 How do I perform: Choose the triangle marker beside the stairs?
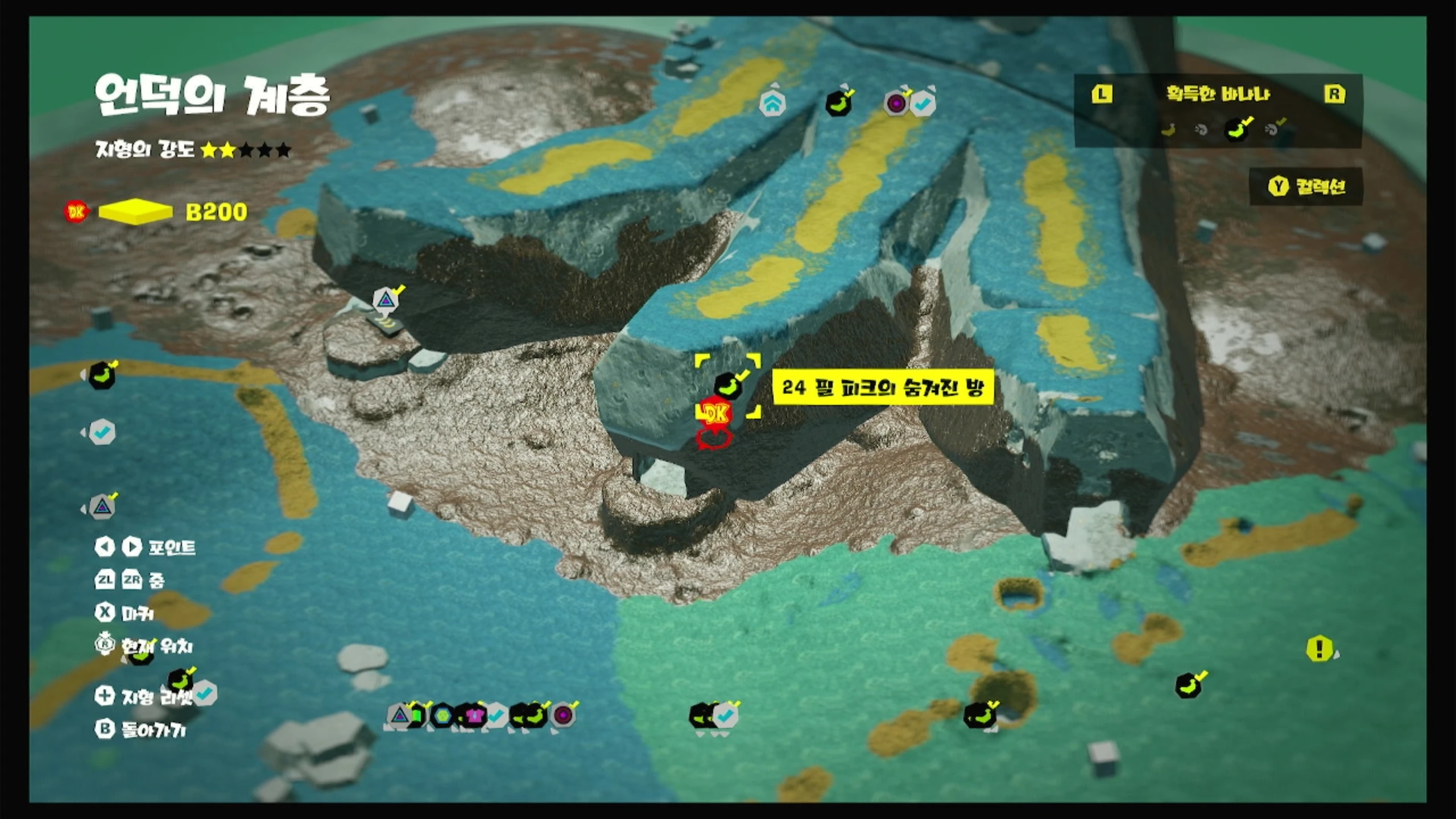click(x=386, y=300)
